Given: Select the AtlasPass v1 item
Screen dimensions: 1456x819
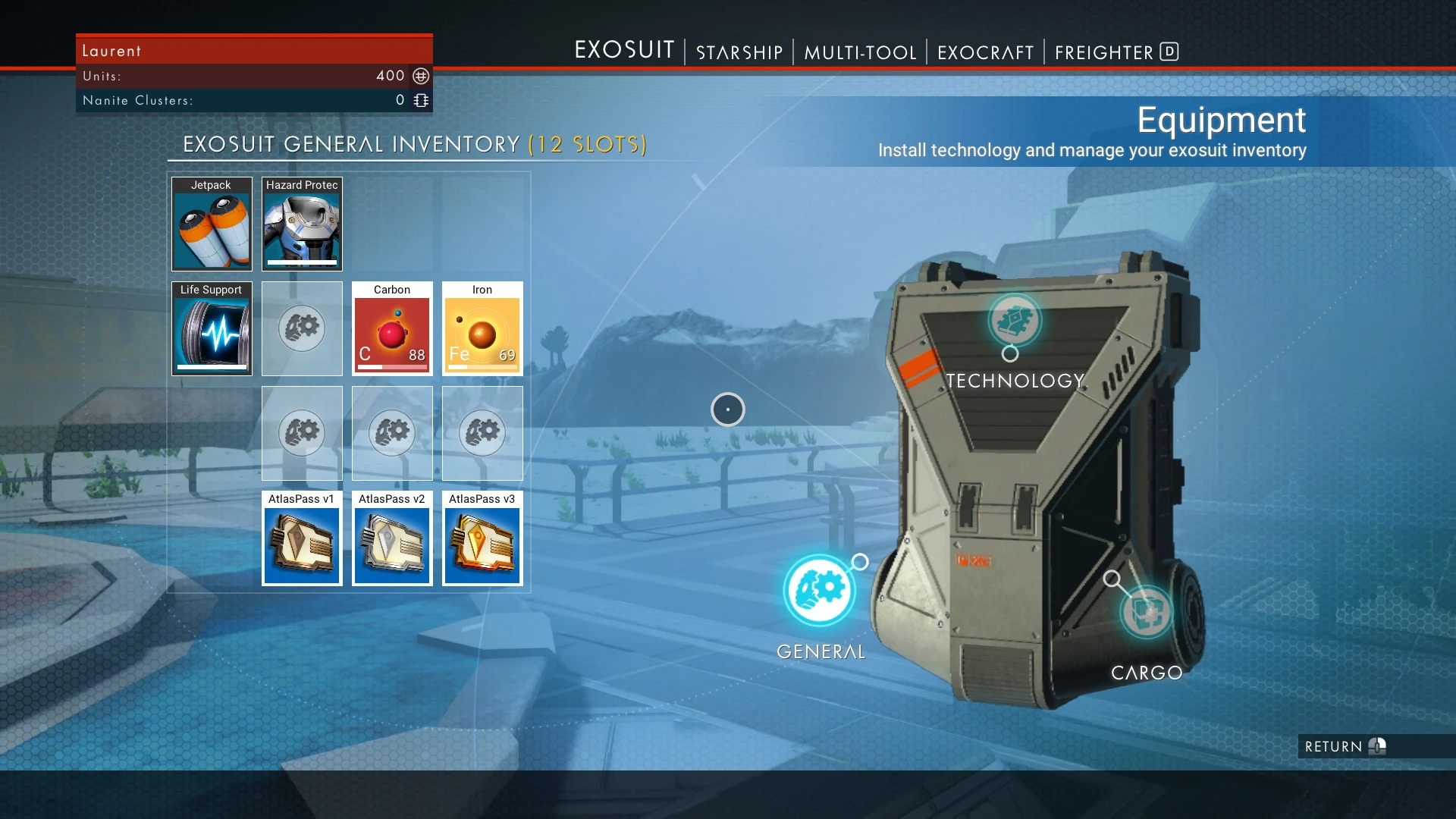Looking at the screenshot, I should [302, 539].
